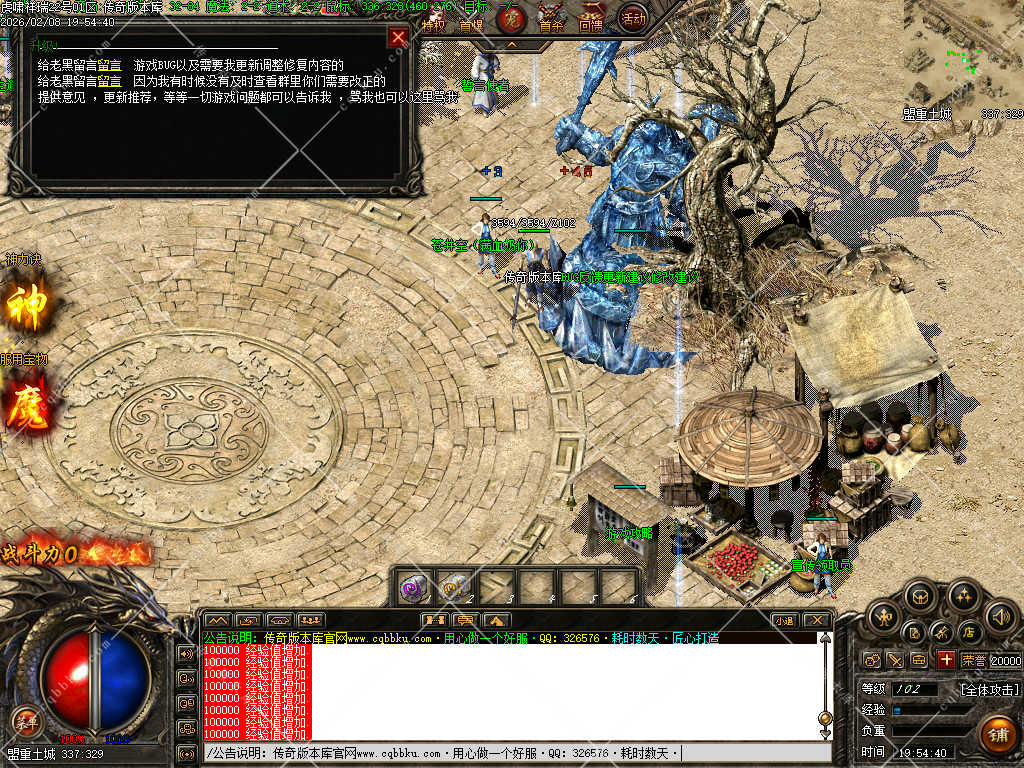
Task: Click the red round 宠 pet button
Action: [511, 18]
